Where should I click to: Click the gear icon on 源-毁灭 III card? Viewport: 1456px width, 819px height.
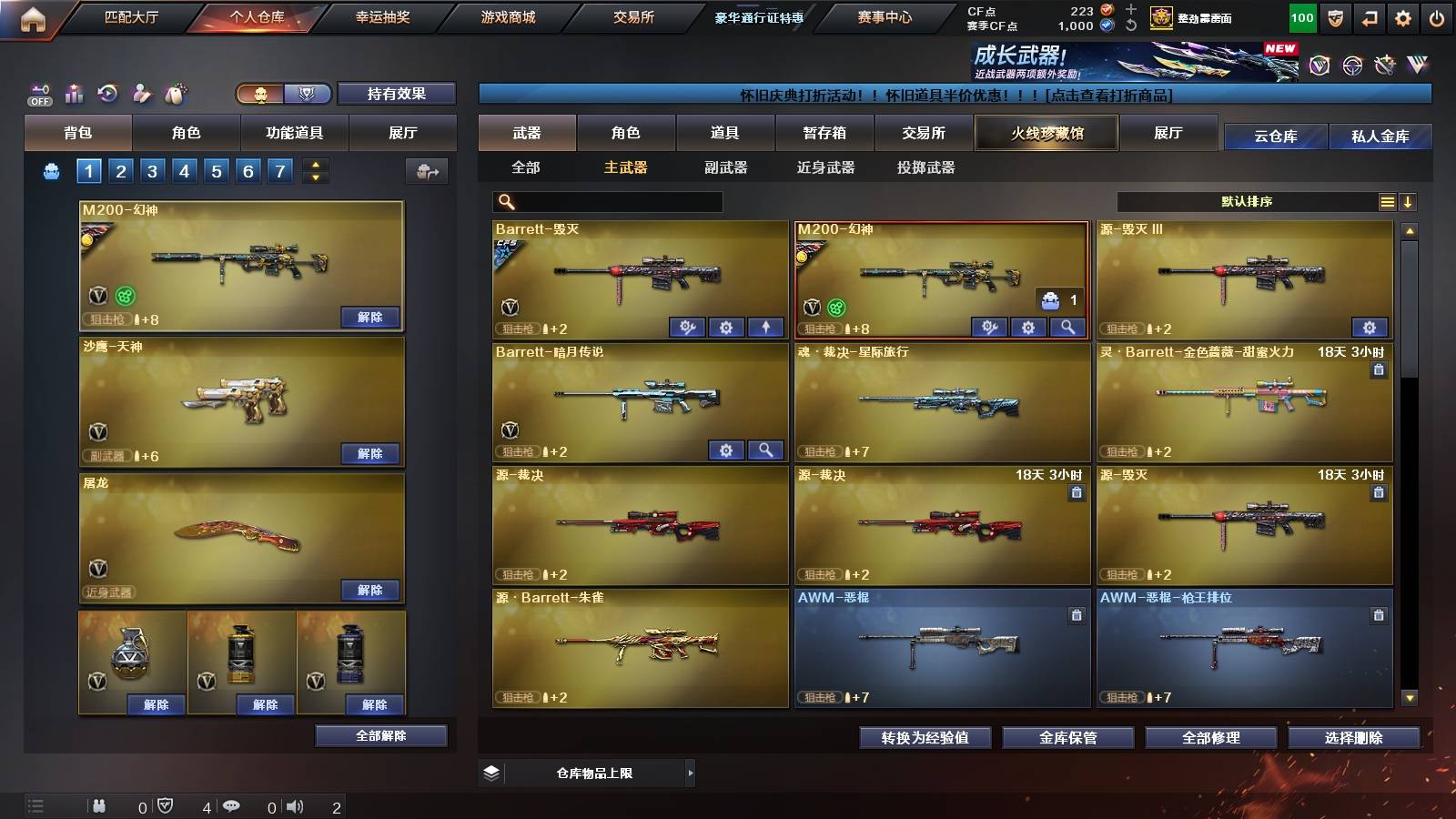click(1370, 327)
